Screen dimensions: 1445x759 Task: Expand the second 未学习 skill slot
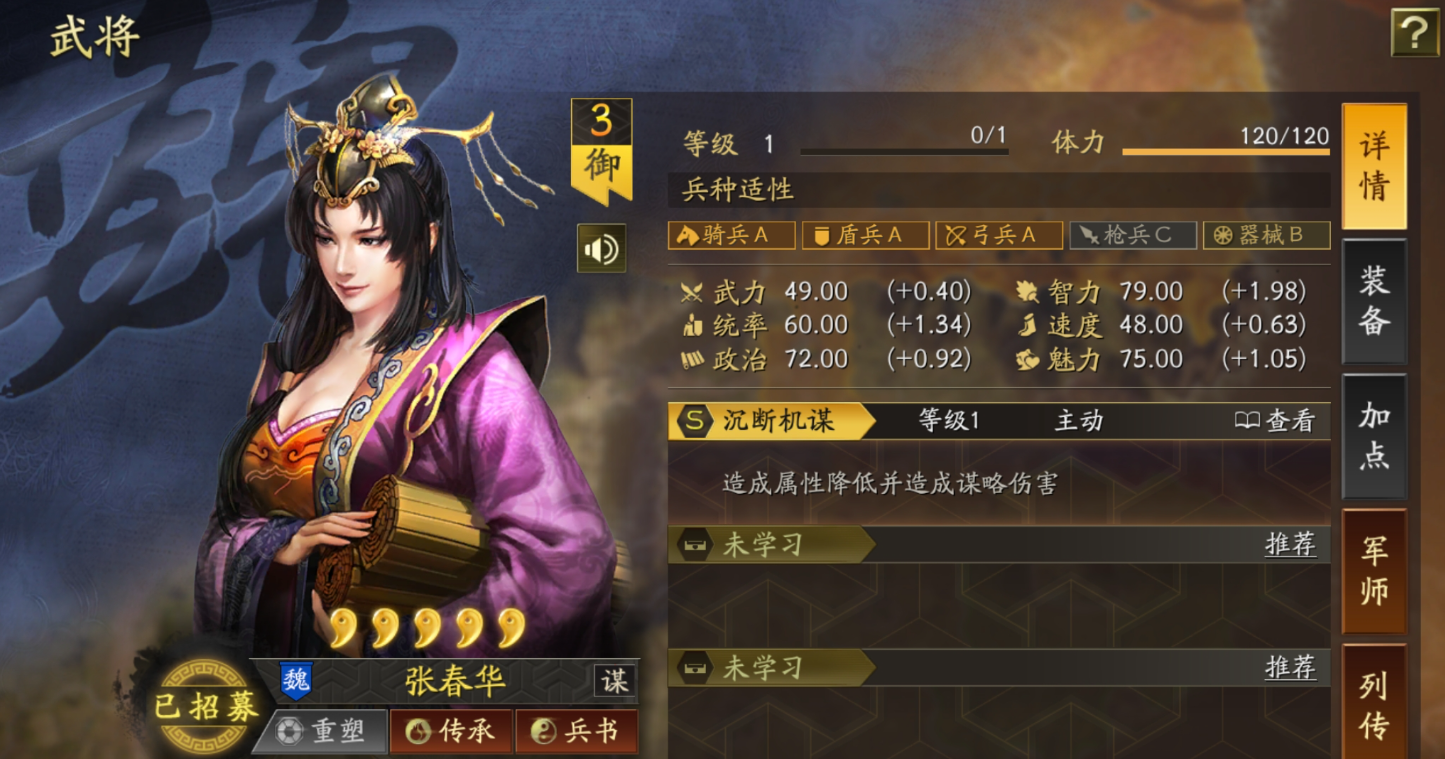[770, 668]
